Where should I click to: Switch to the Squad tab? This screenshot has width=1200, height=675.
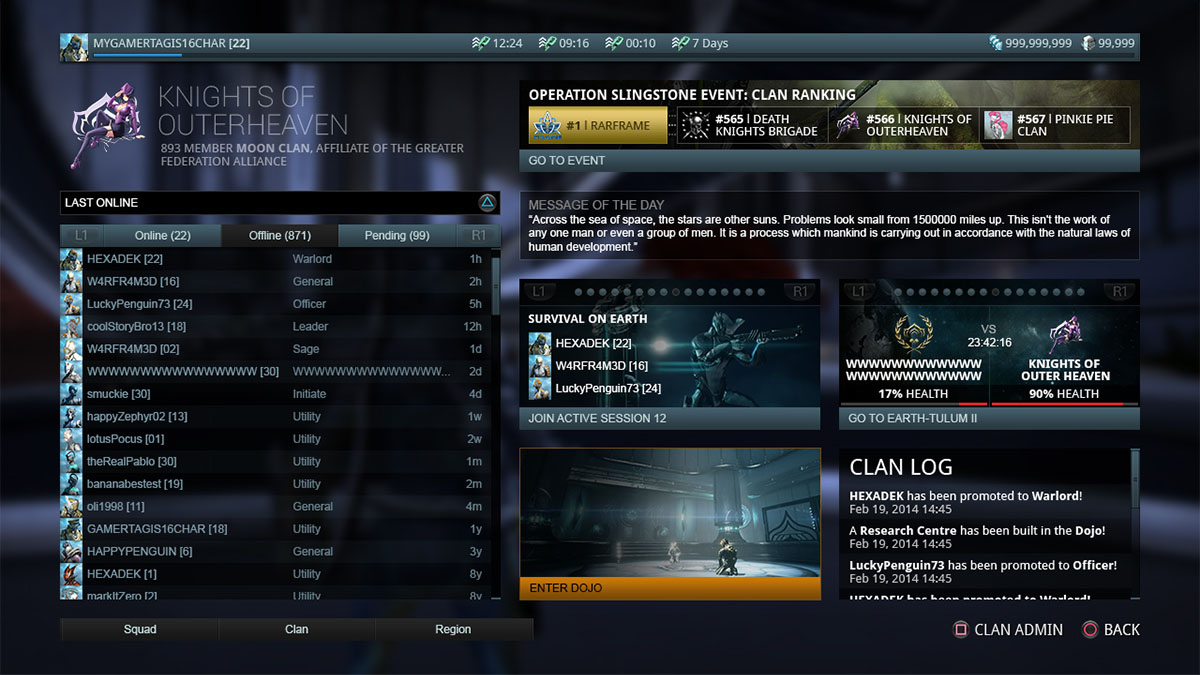tap(140, 629)
